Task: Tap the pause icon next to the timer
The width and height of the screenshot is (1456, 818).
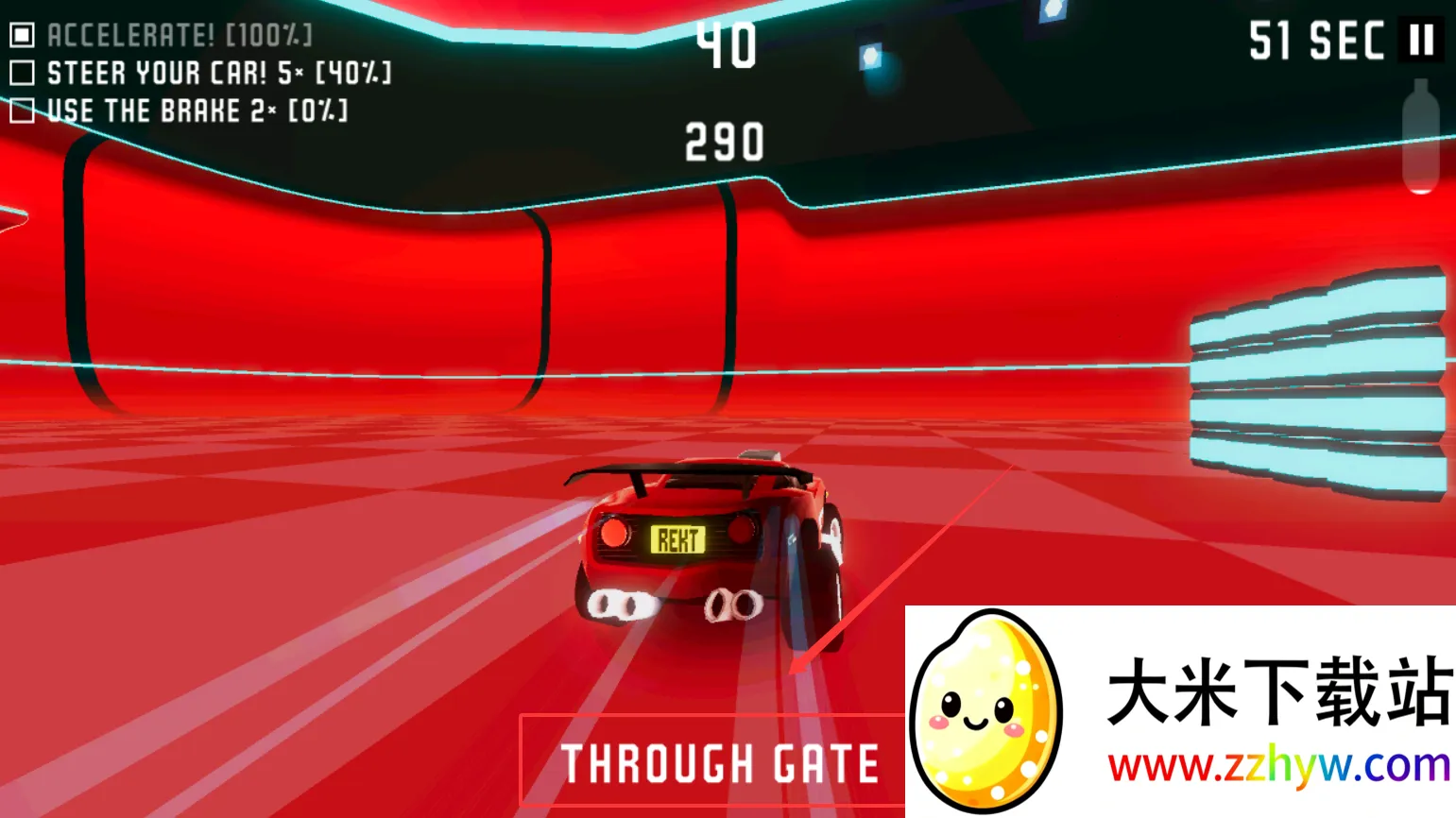Action: [x=1421, y=41]
